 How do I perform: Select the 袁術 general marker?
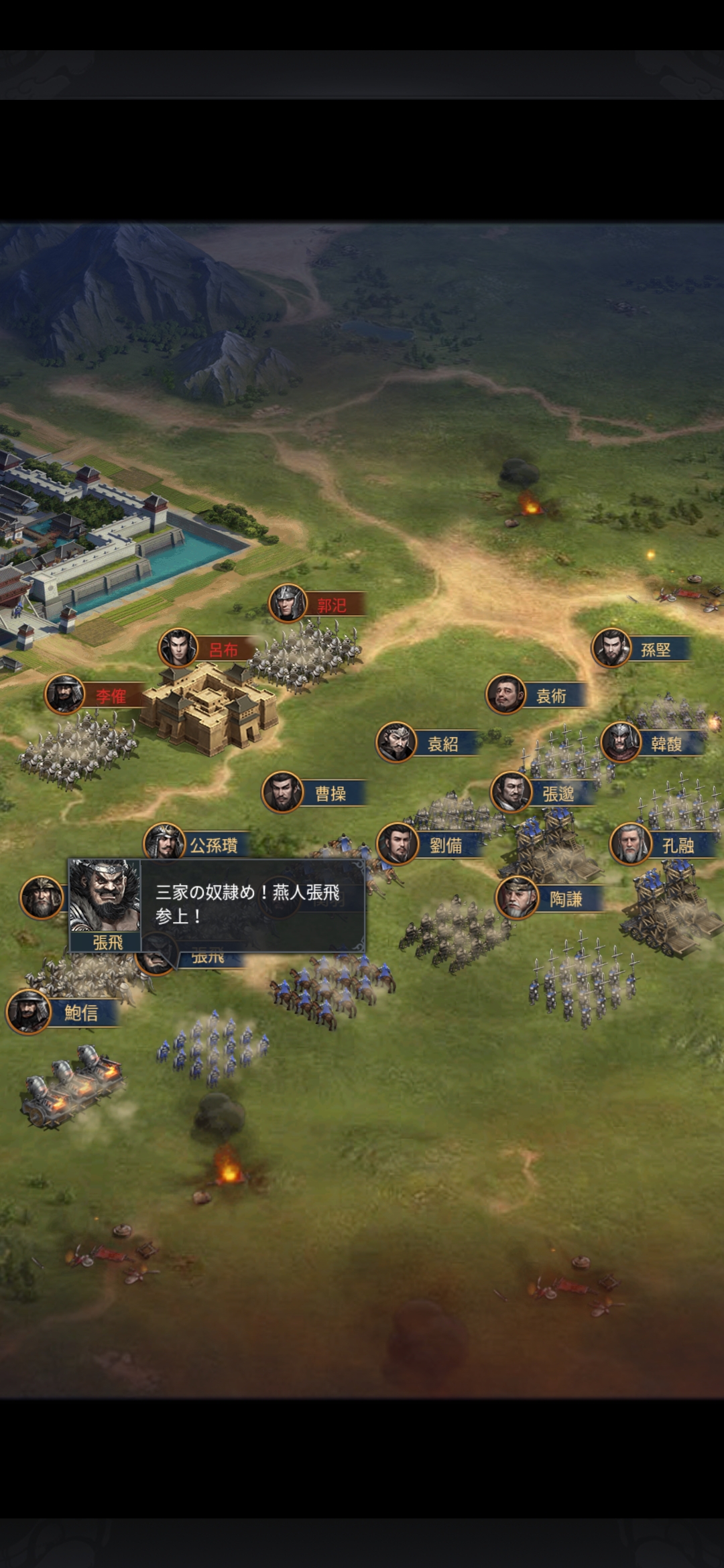[536, 696]
